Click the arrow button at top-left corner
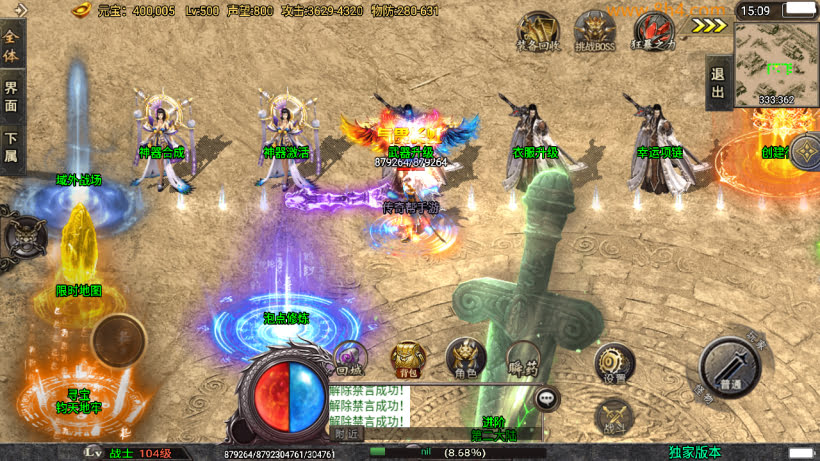820x461 pixels. click(19, 10)
